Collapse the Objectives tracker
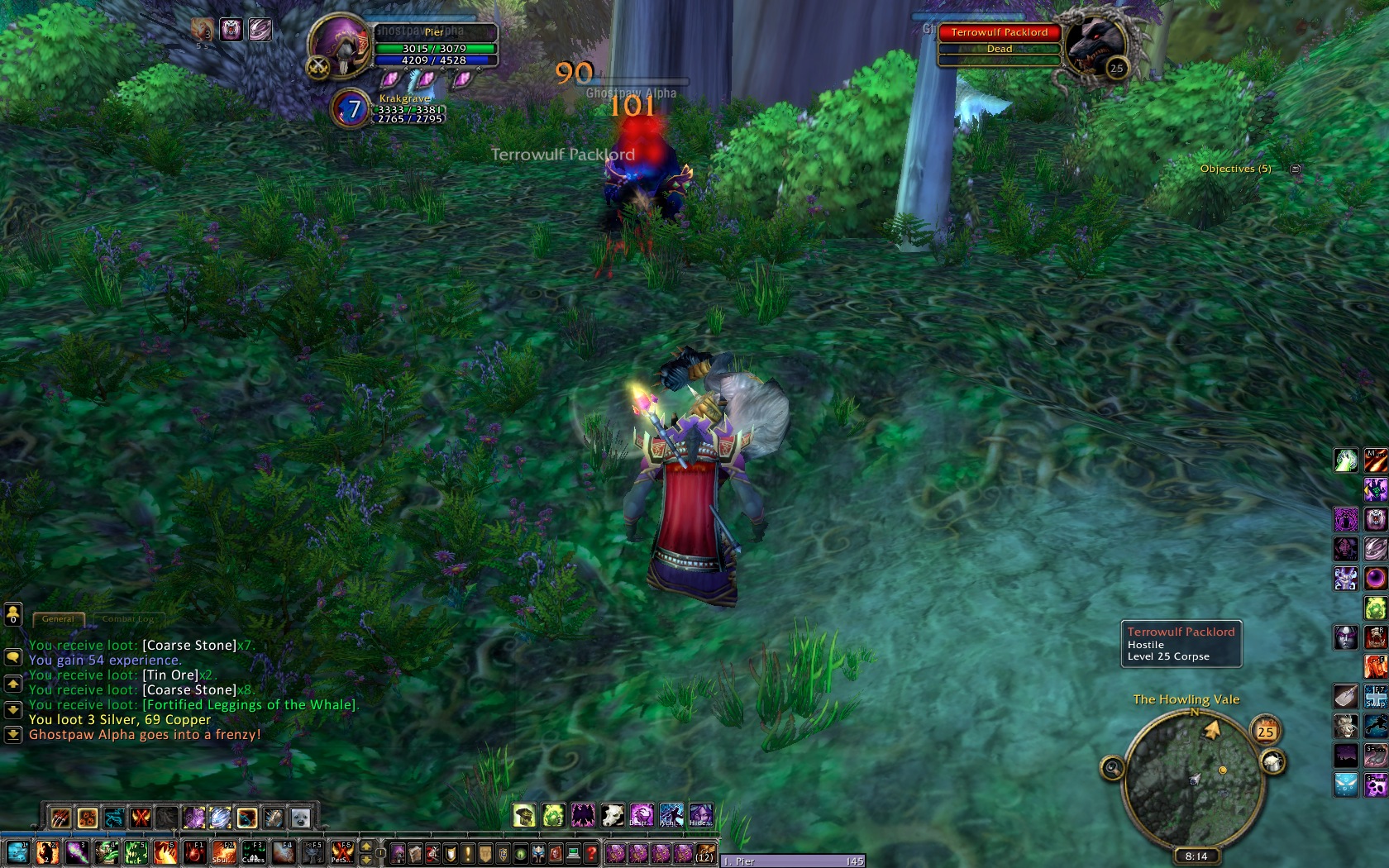The width and height of the screenshot is (1389, 868). point(1295,169)
